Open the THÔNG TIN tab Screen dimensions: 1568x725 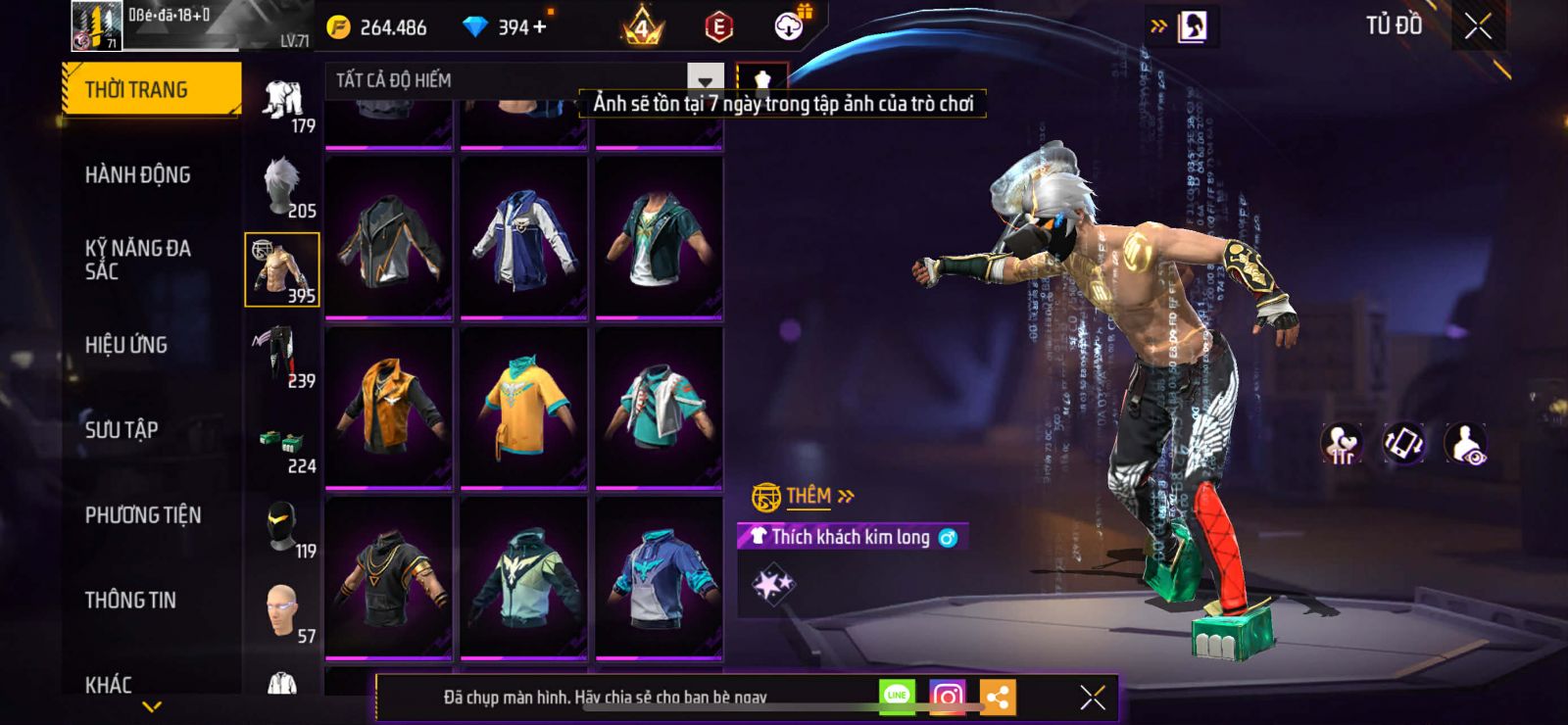click(130, 601)
